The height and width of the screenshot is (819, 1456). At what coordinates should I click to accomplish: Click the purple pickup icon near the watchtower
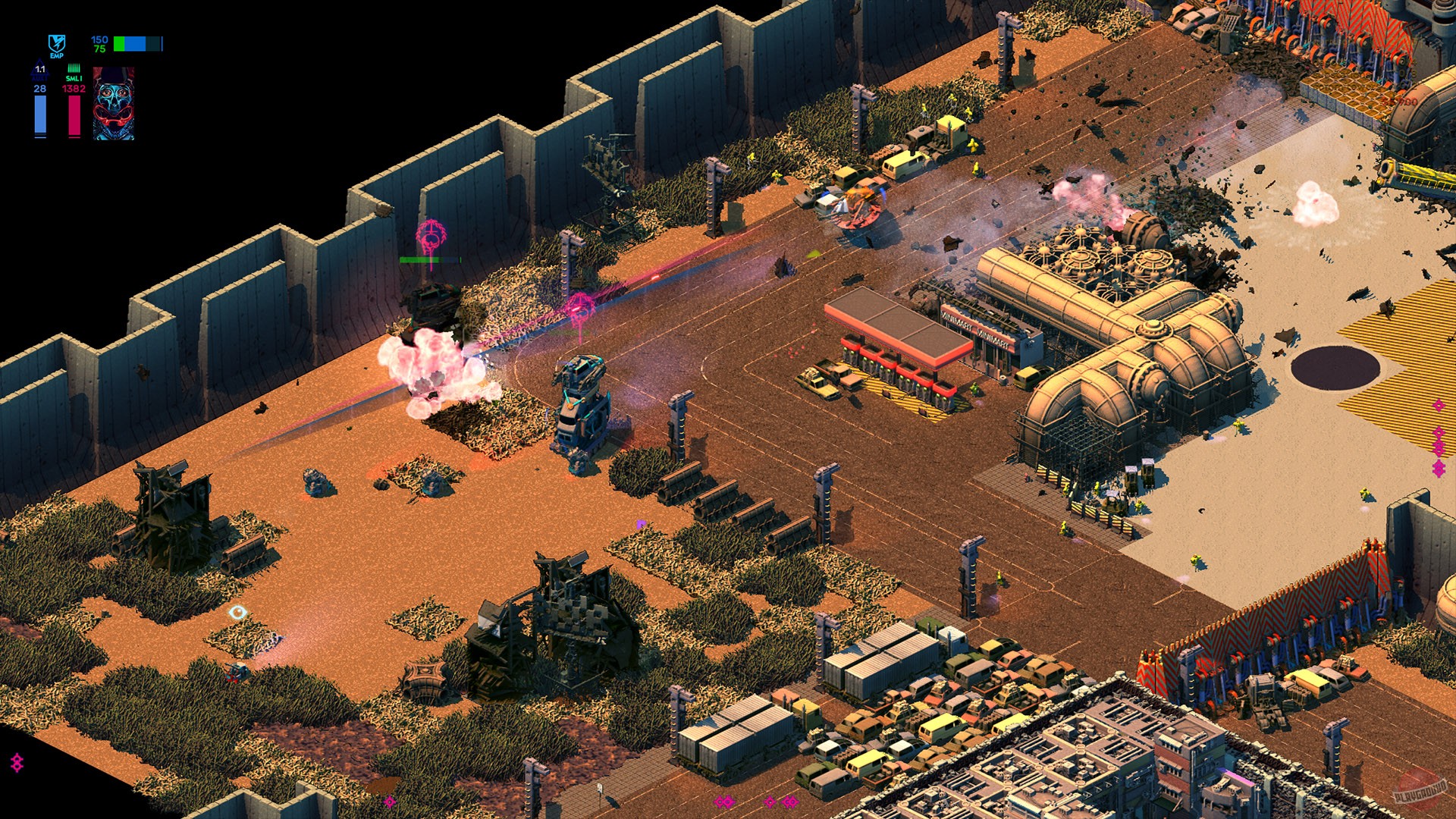(x=643, y=523)
